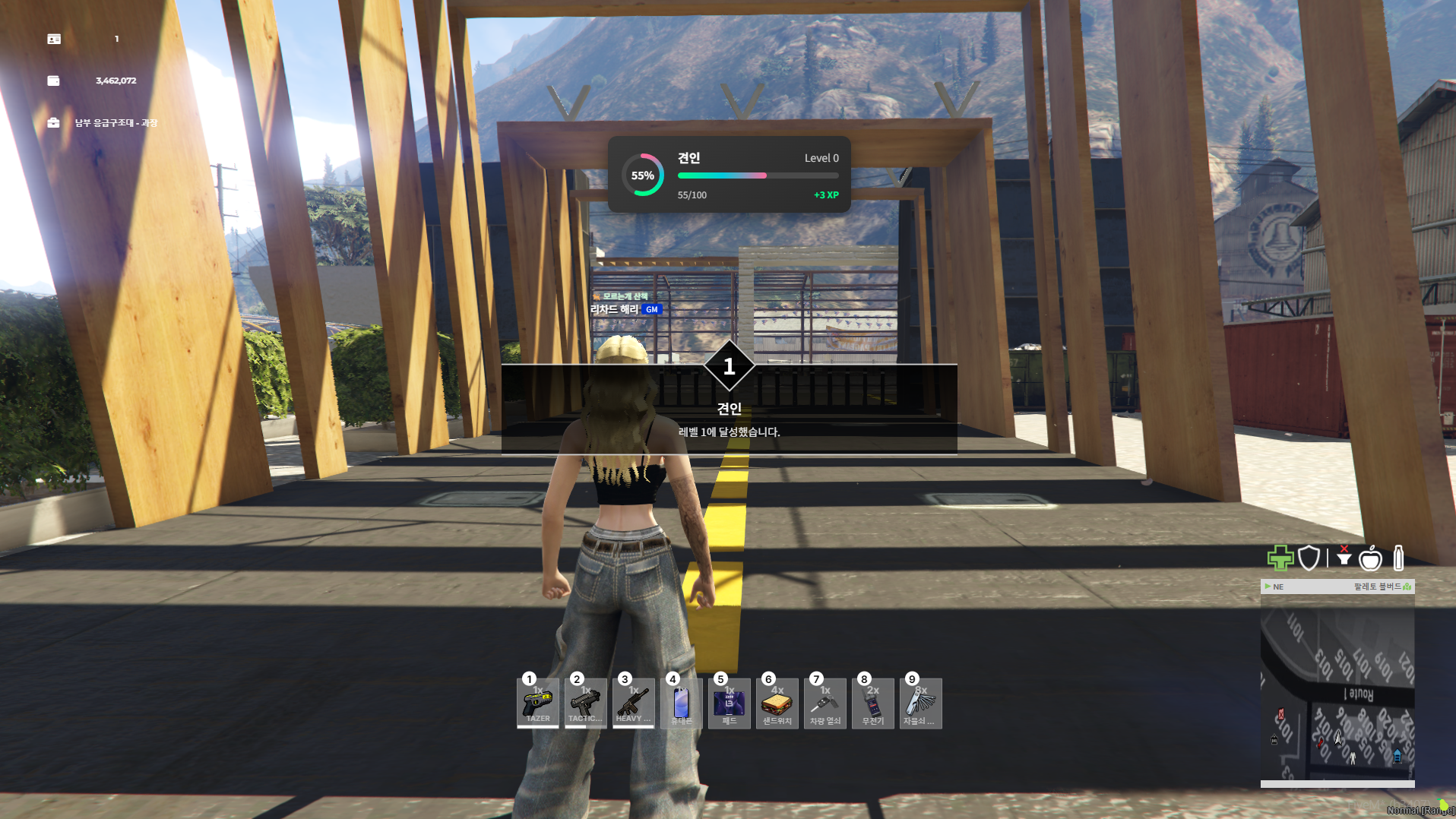Select the HEAVY rifle in slot 3
Image resolution: width=1456 pixels, height=819 pixels.
[633, 703]
